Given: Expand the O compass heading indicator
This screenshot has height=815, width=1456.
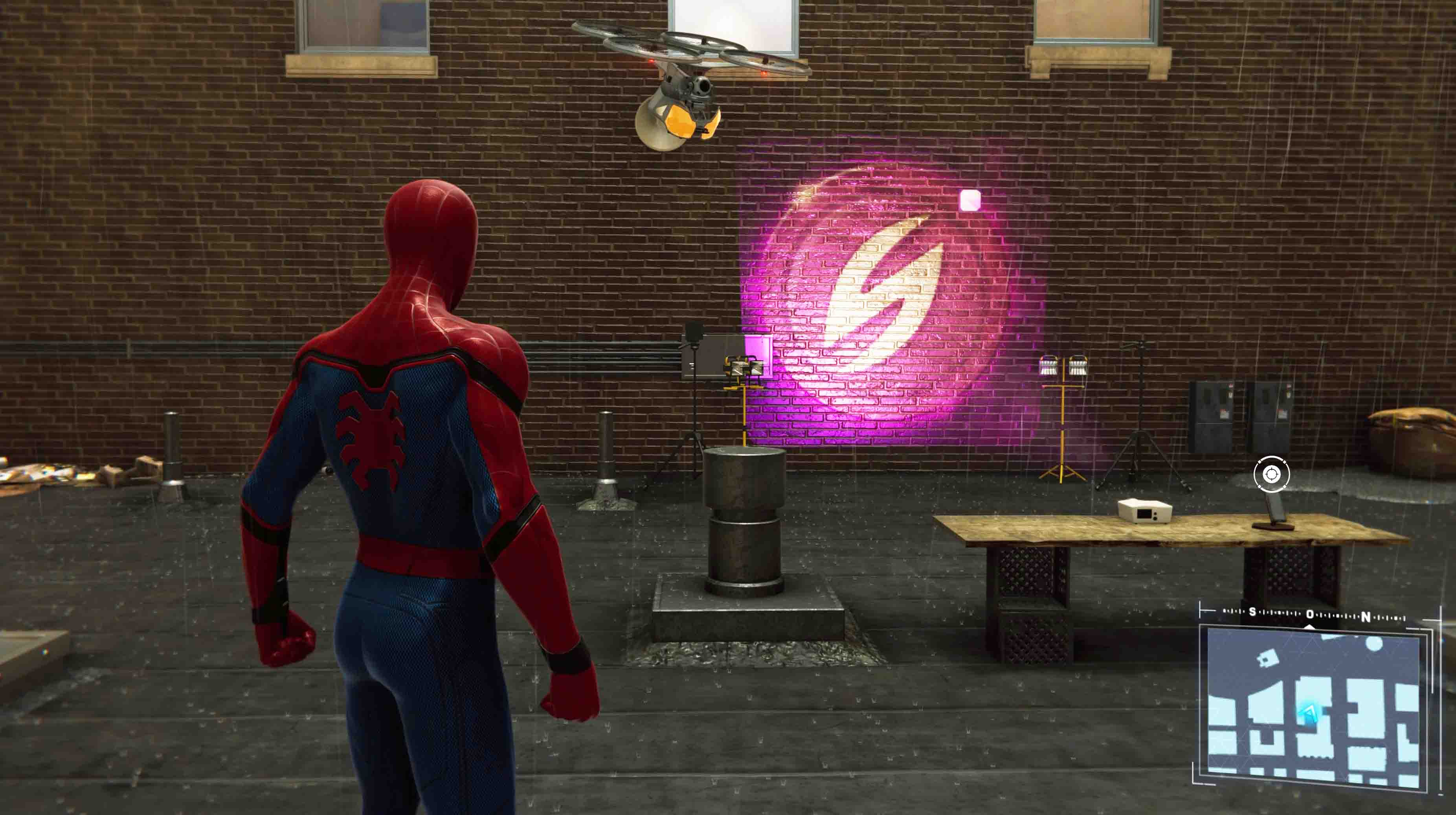Looking at the screenshot, I should [1309, 615].
